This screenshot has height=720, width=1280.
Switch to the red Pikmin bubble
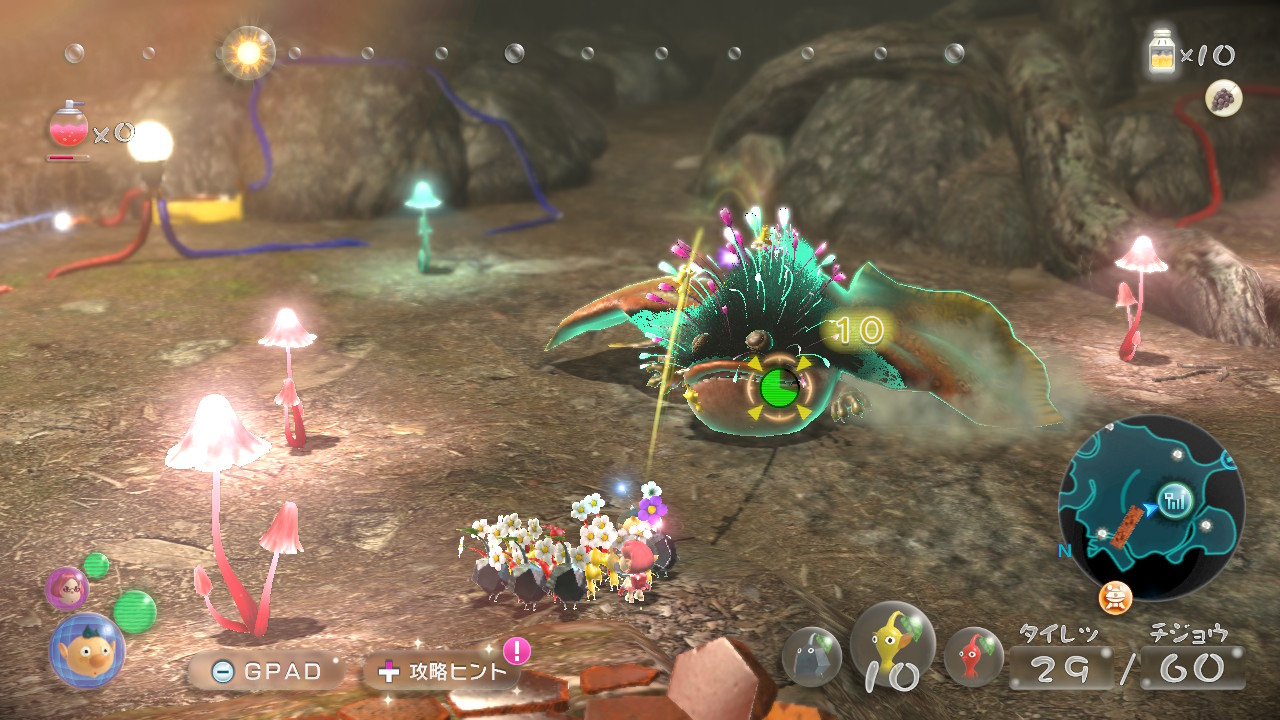point(974,656)
